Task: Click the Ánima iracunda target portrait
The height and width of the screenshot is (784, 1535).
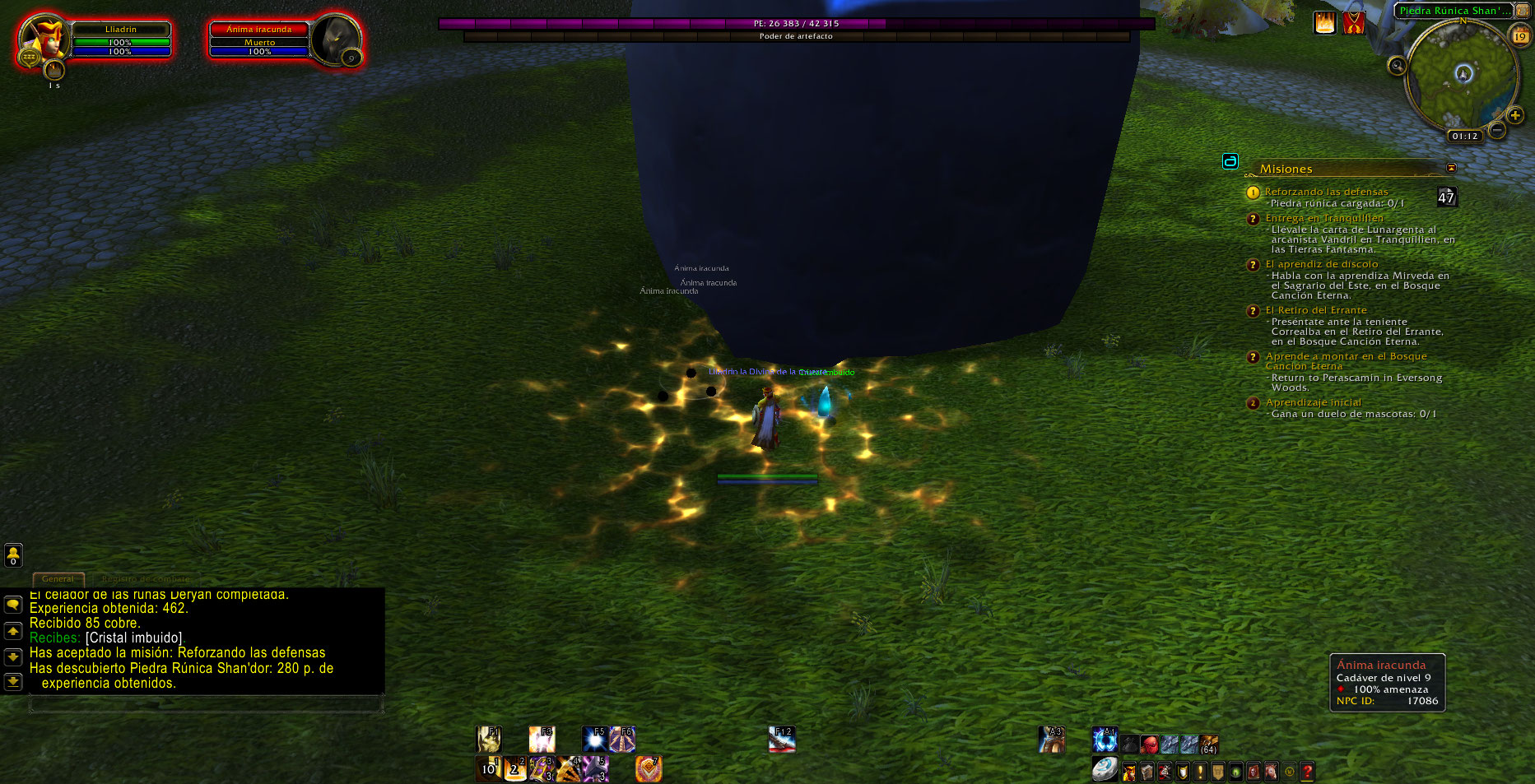Action: [336, 39]
